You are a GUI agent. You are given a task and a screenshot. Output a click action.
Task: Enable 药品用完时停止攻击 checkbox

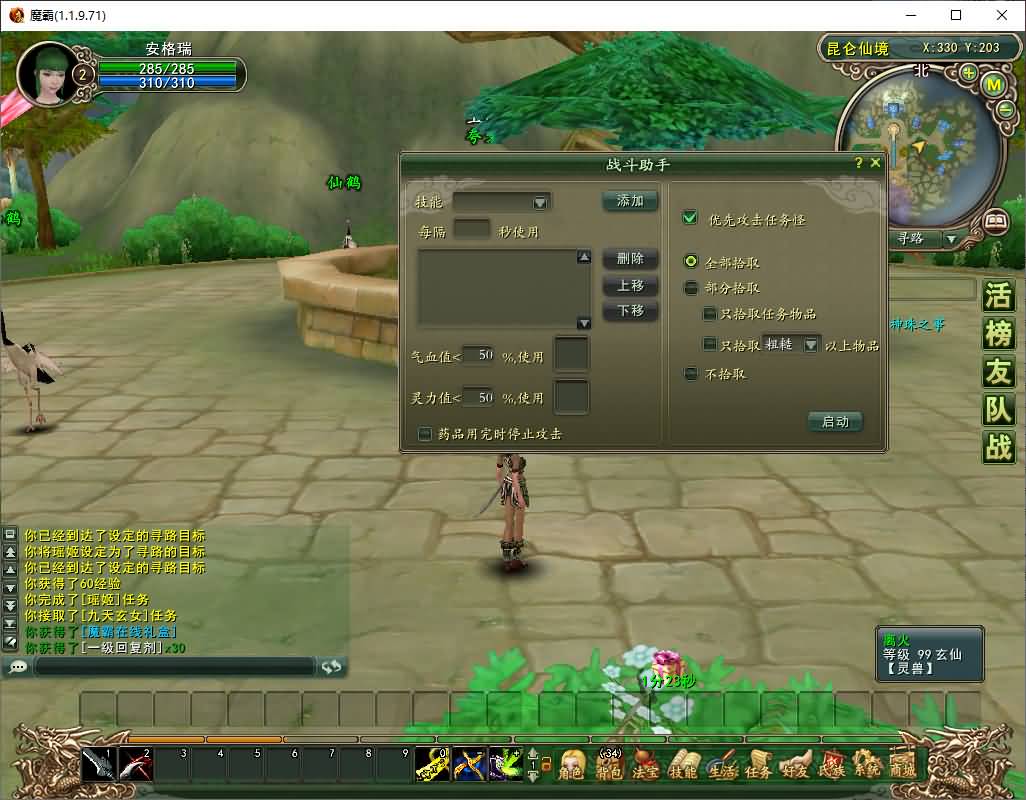425,434
